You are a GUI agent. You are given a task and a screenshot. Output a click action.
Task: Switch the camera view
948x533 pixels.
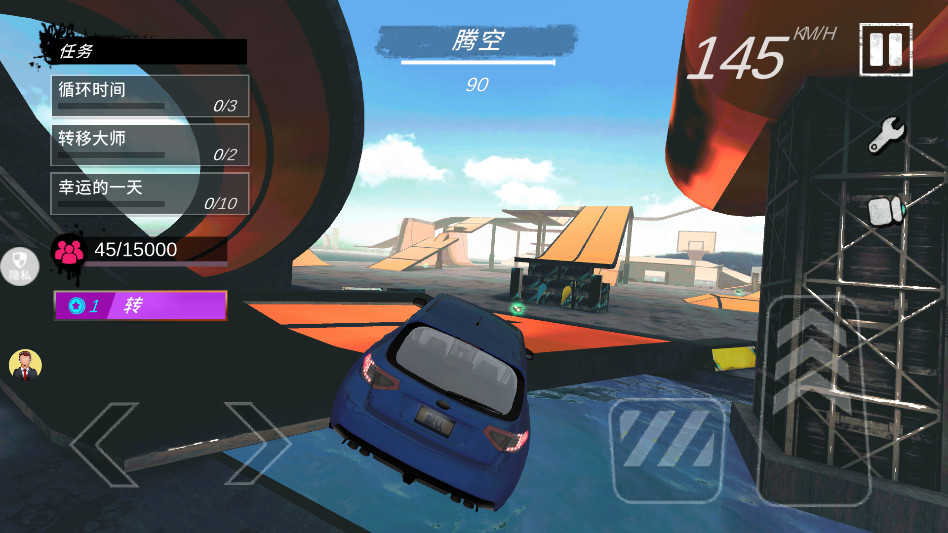tap(885, 211)
